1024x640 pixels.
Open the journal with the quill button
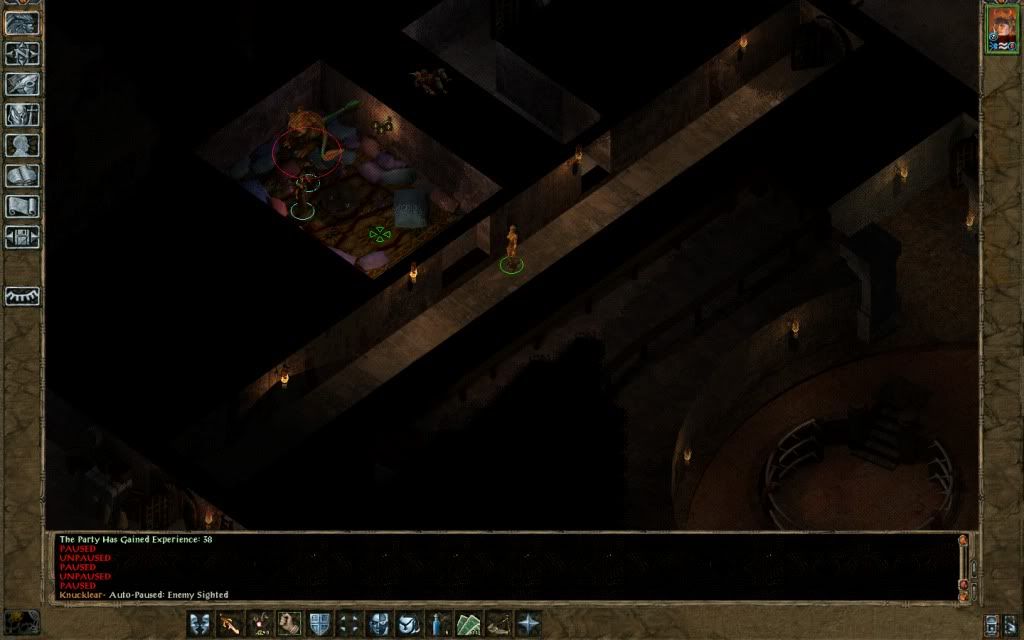click(x=22, y=84)
